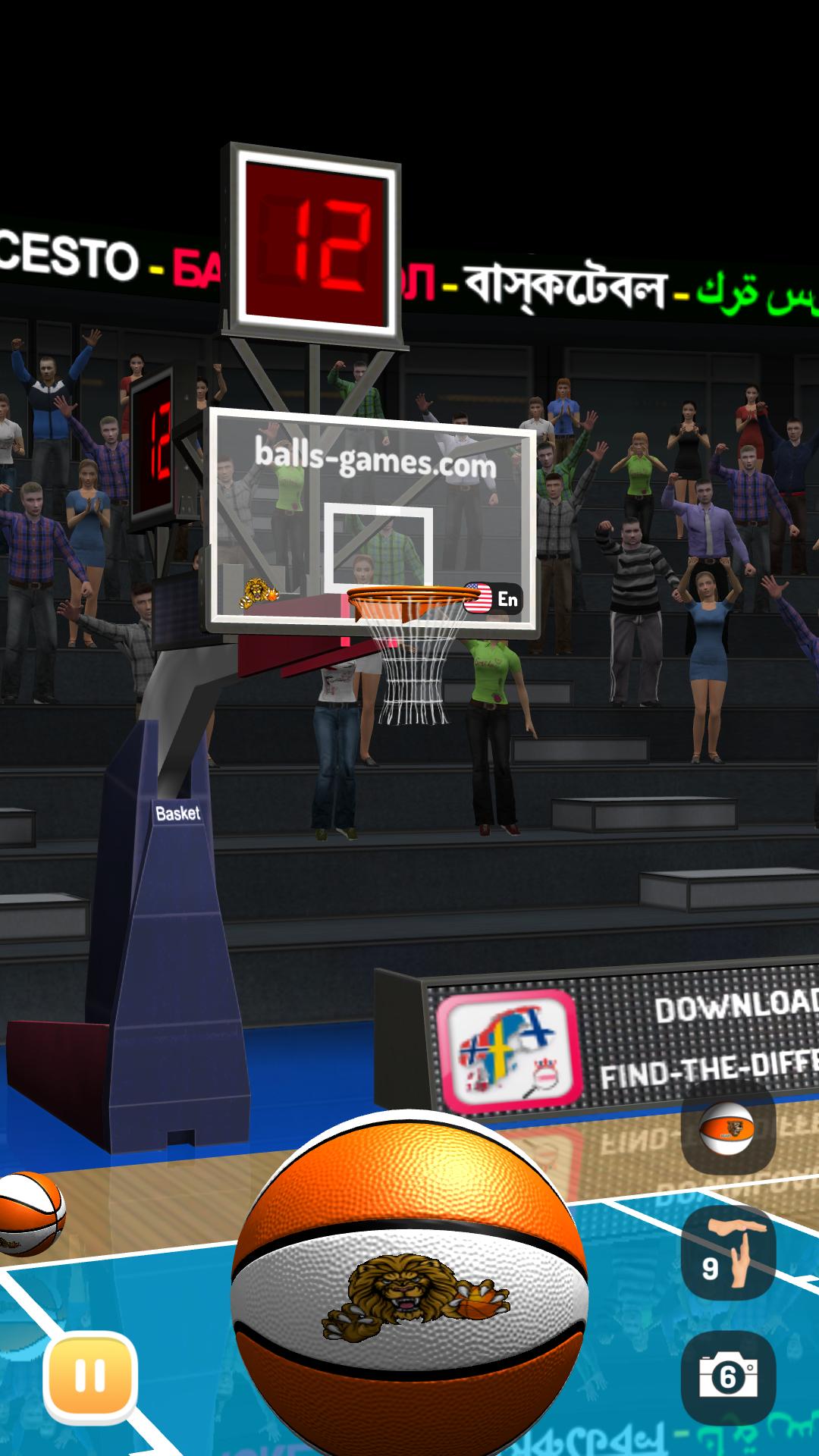Change language using the En flag button
The width and height of the screenshot is (819, 1456).
click(493, 599)
